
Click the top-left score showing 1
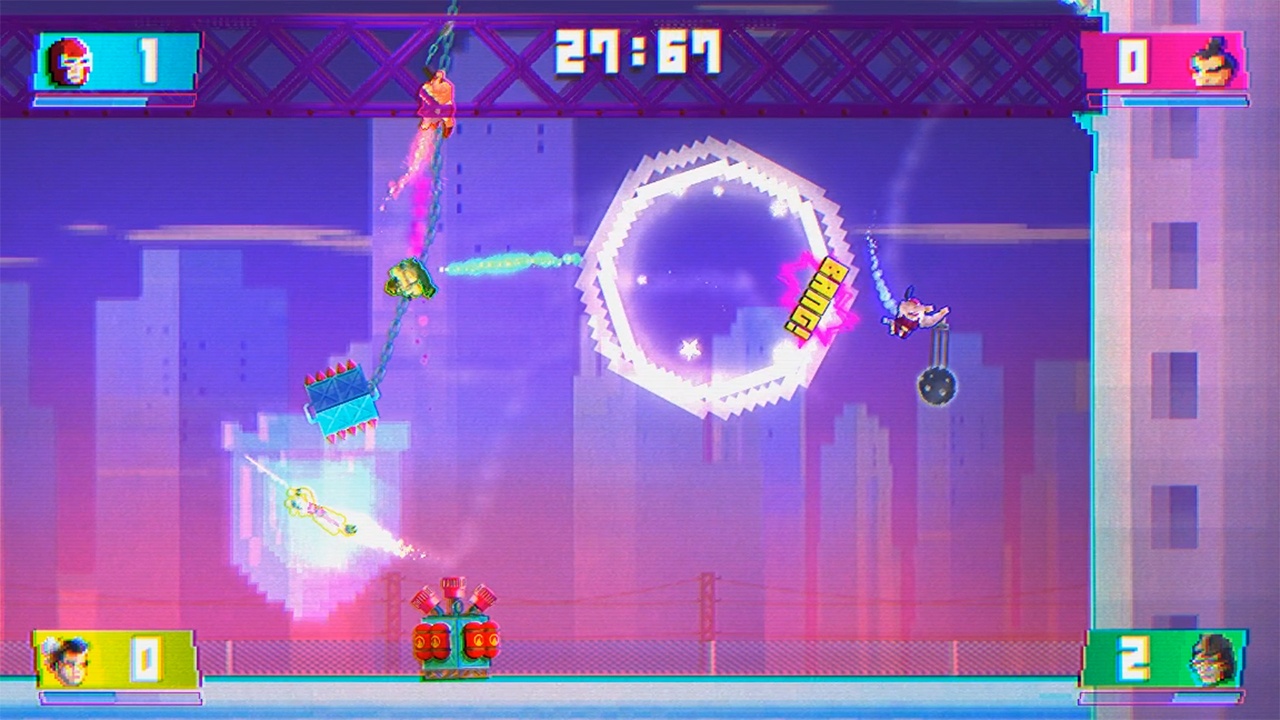(x=148, y=60)
